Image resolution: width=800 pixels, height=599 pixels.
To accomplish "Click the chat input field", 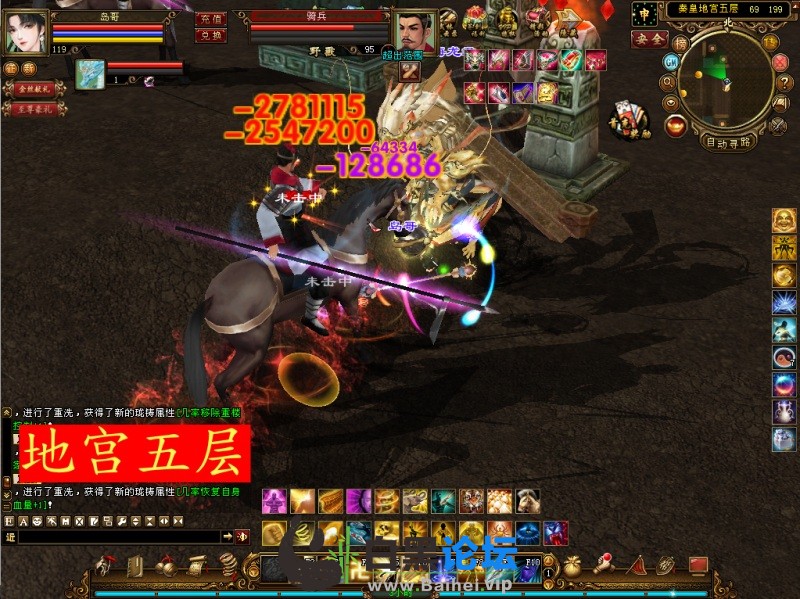I will coord(118,537).
